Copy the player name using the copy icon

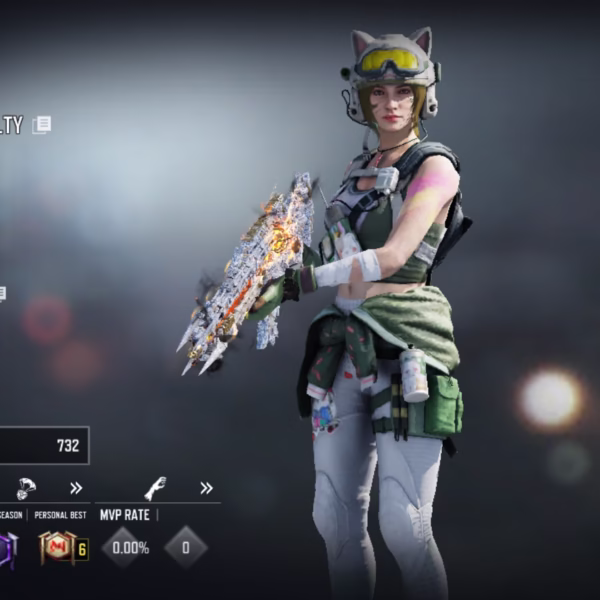coord(41,125)
